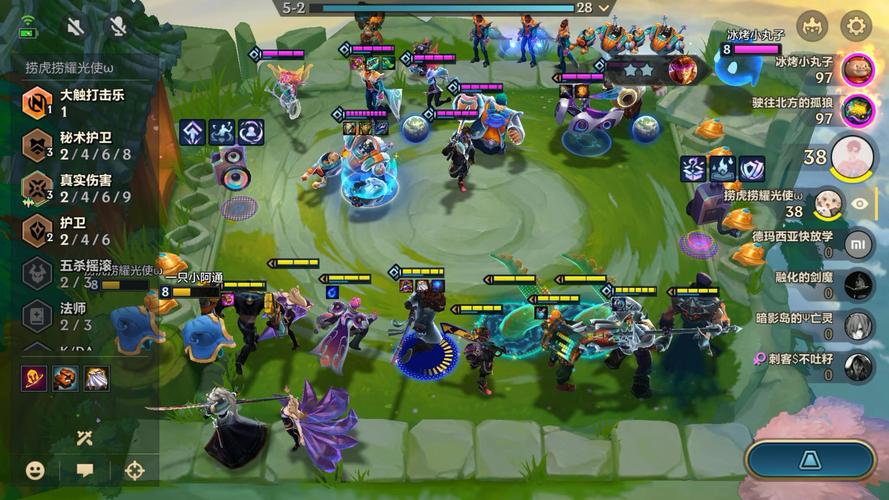This screenshot has width=889, height=500.
Task: View player 融化的剑魔's board
Action: pos(858,285)
